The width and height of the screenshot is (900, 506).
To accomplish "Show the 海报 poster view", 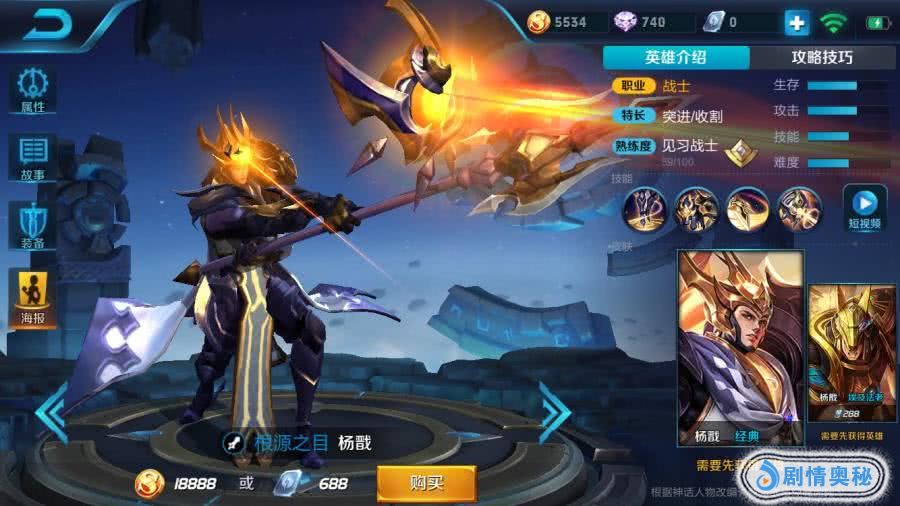I will (33, 299).
